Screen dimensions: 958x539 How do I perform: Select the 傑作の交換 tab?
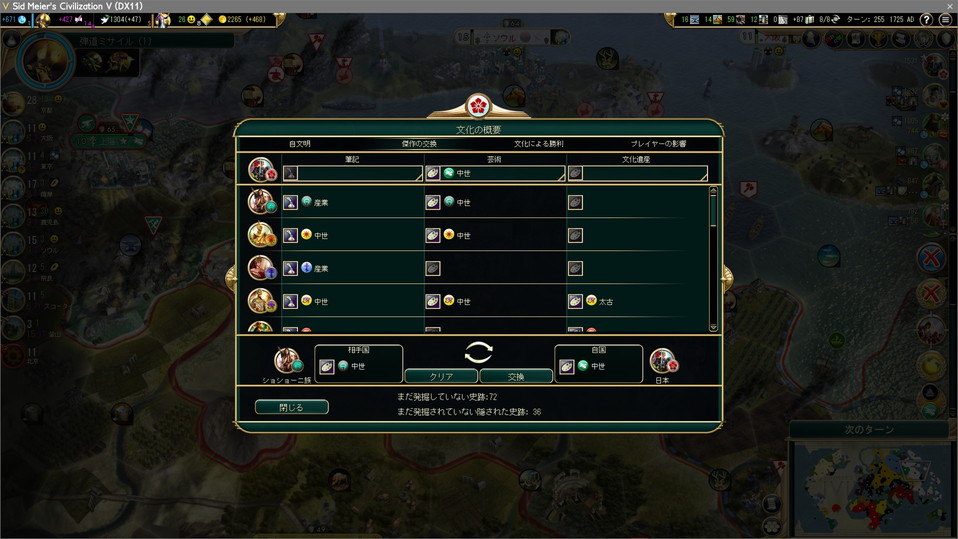pyautogui.click(x=419, y=144)
